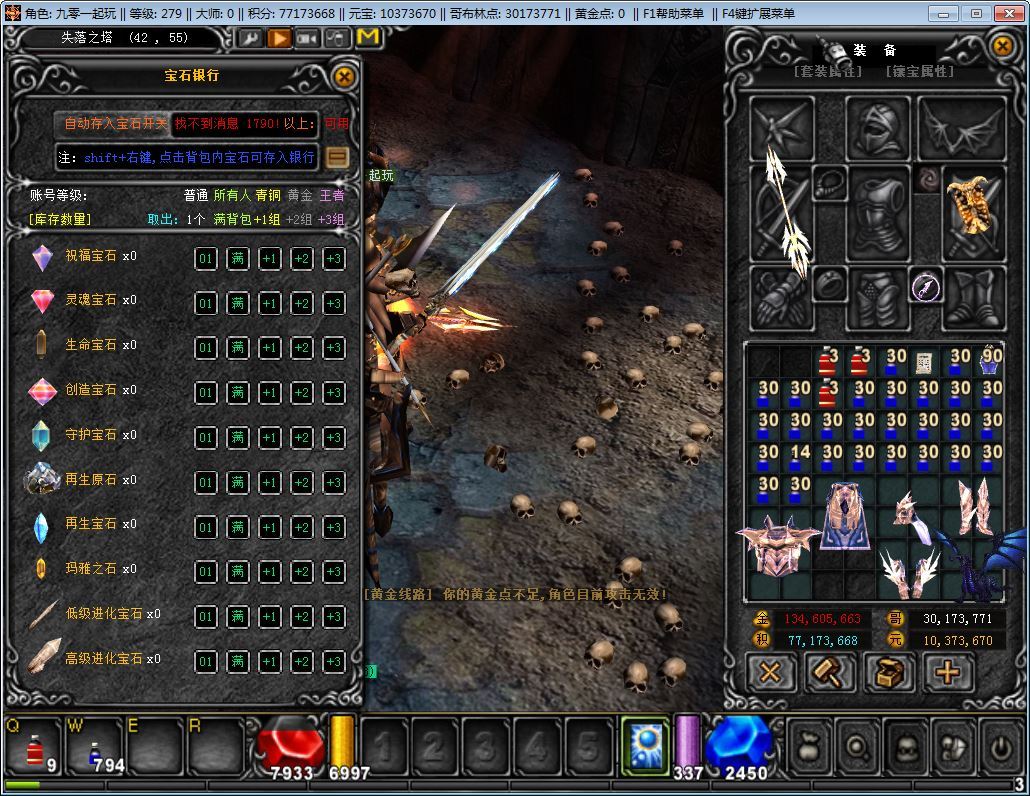Toggle the 自动存入宝石开关 auto-deposit switch
The height and width of the screenshot is (796, 1030).
pos(115,124)
